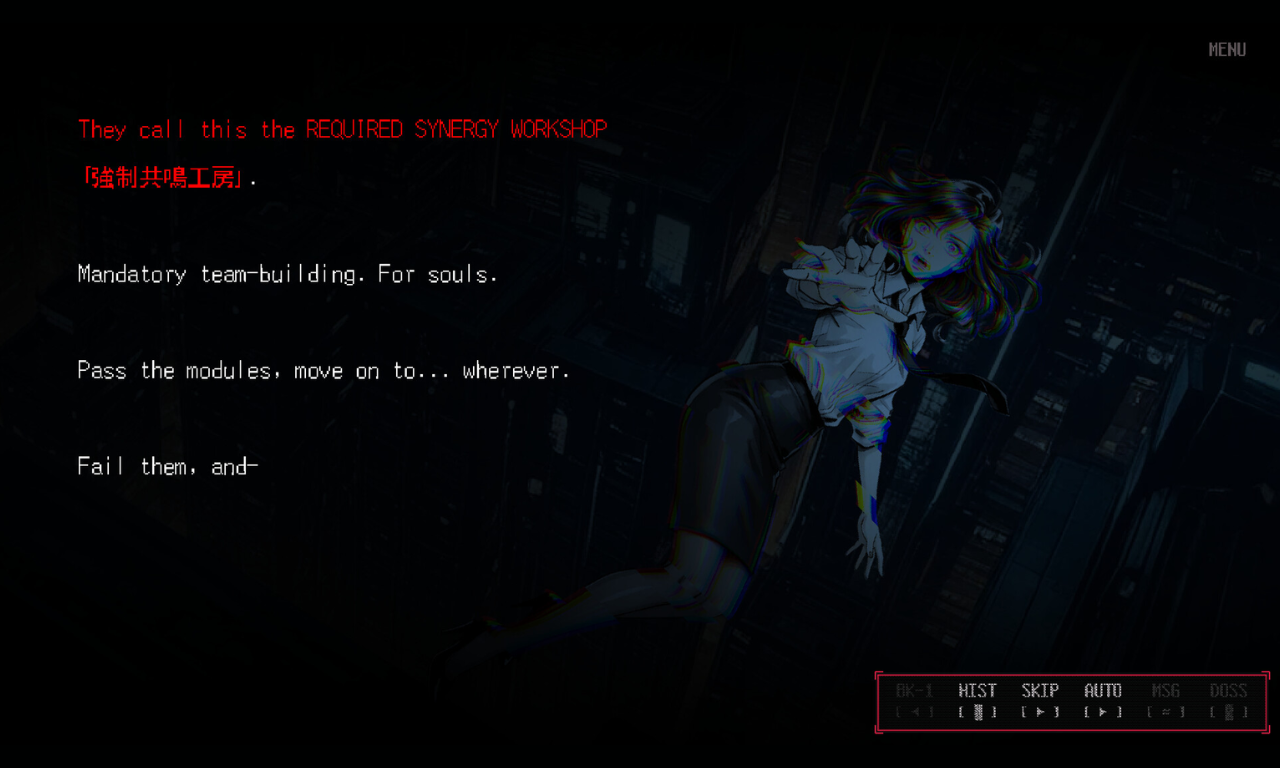Open the HIST text history log

977,700
